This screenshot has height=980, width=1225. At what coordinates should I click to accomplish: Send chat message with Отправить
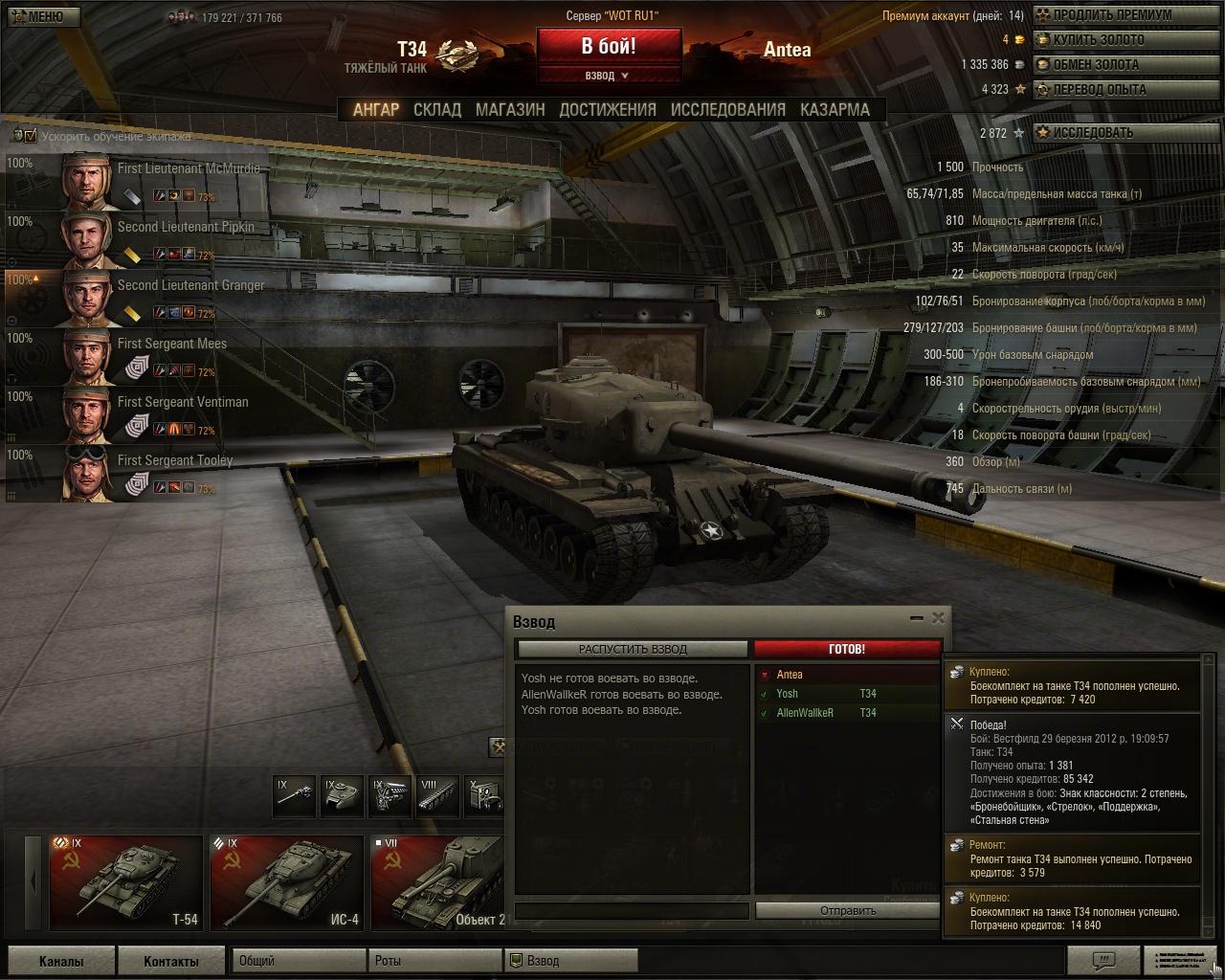pyautogui.click(x=847, y=910)
